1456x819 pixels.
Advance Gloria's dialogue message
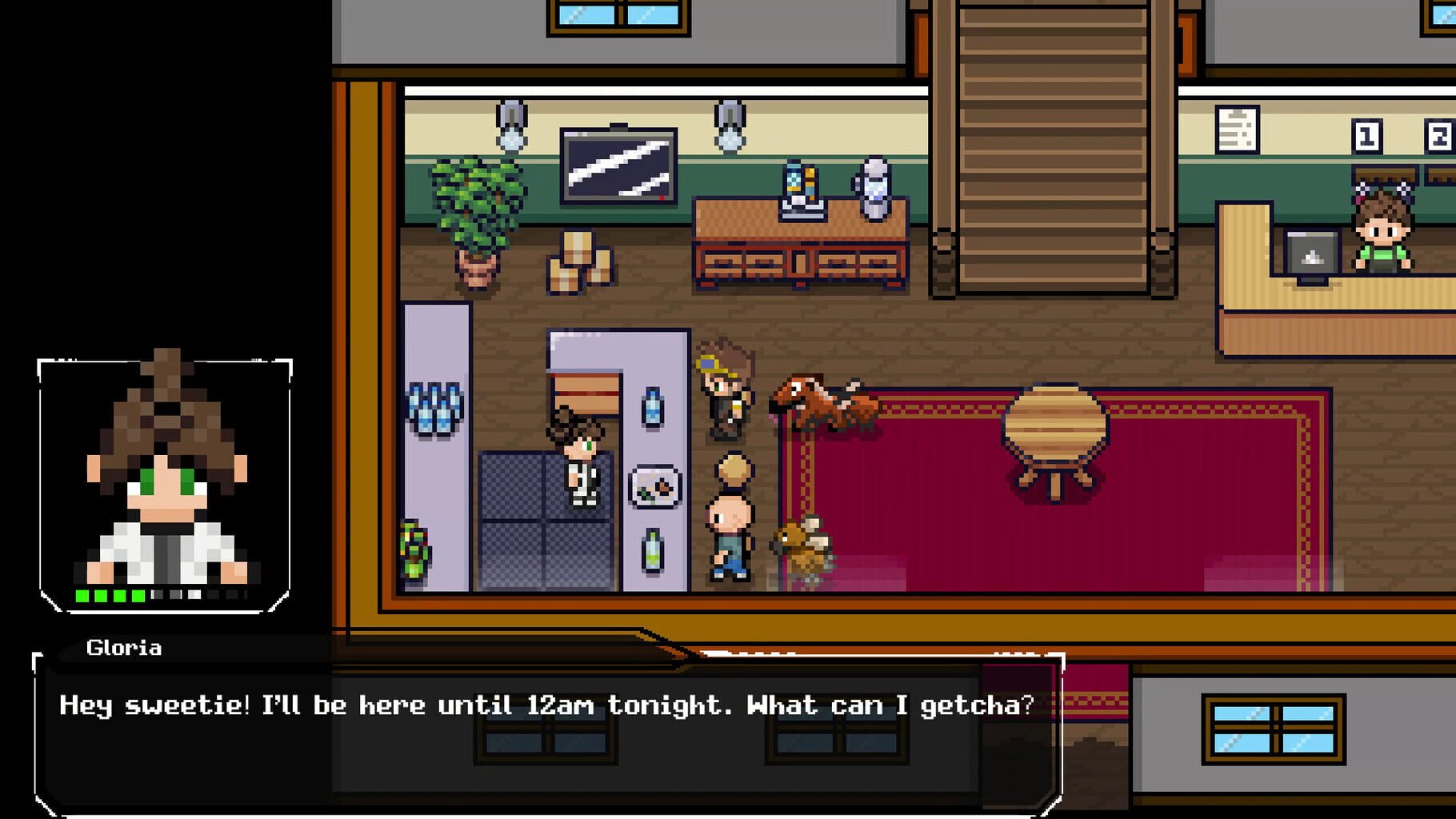(544, 705)
